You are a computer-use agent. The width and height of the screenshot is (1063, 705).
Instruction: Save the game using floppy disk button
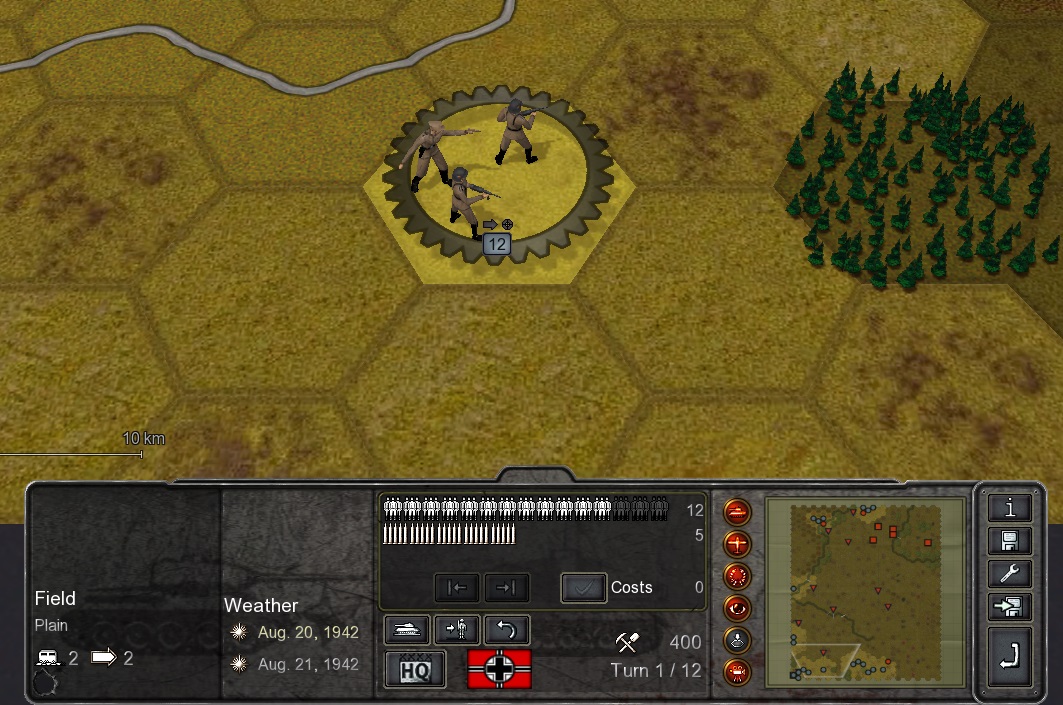1010,540
